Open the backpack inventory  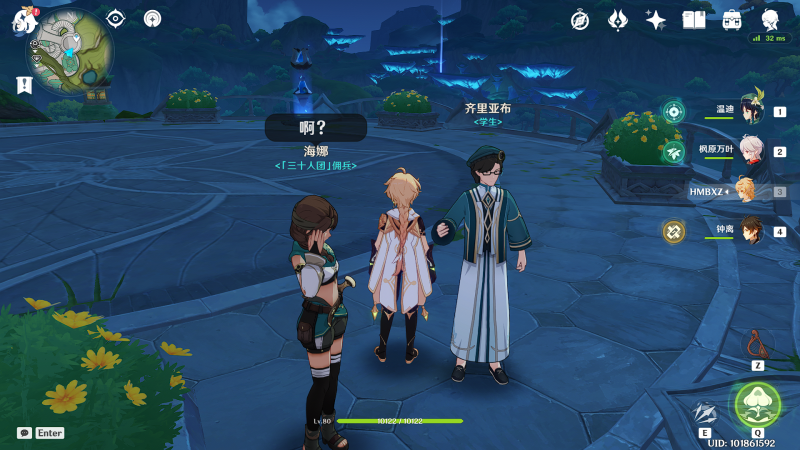click(732, 20)
